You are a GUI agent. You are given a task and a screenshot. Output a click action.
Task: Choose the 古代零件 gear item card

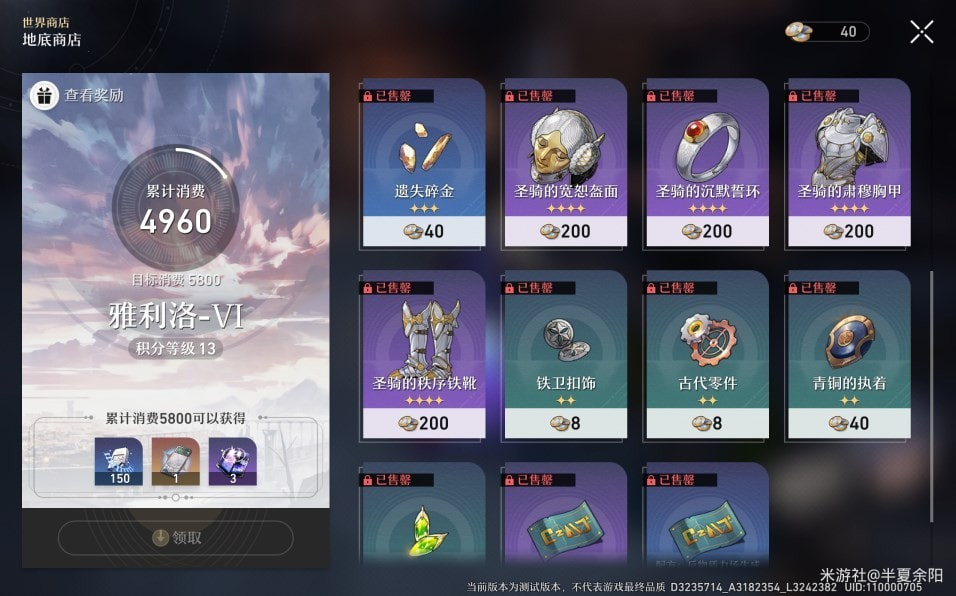708,356
